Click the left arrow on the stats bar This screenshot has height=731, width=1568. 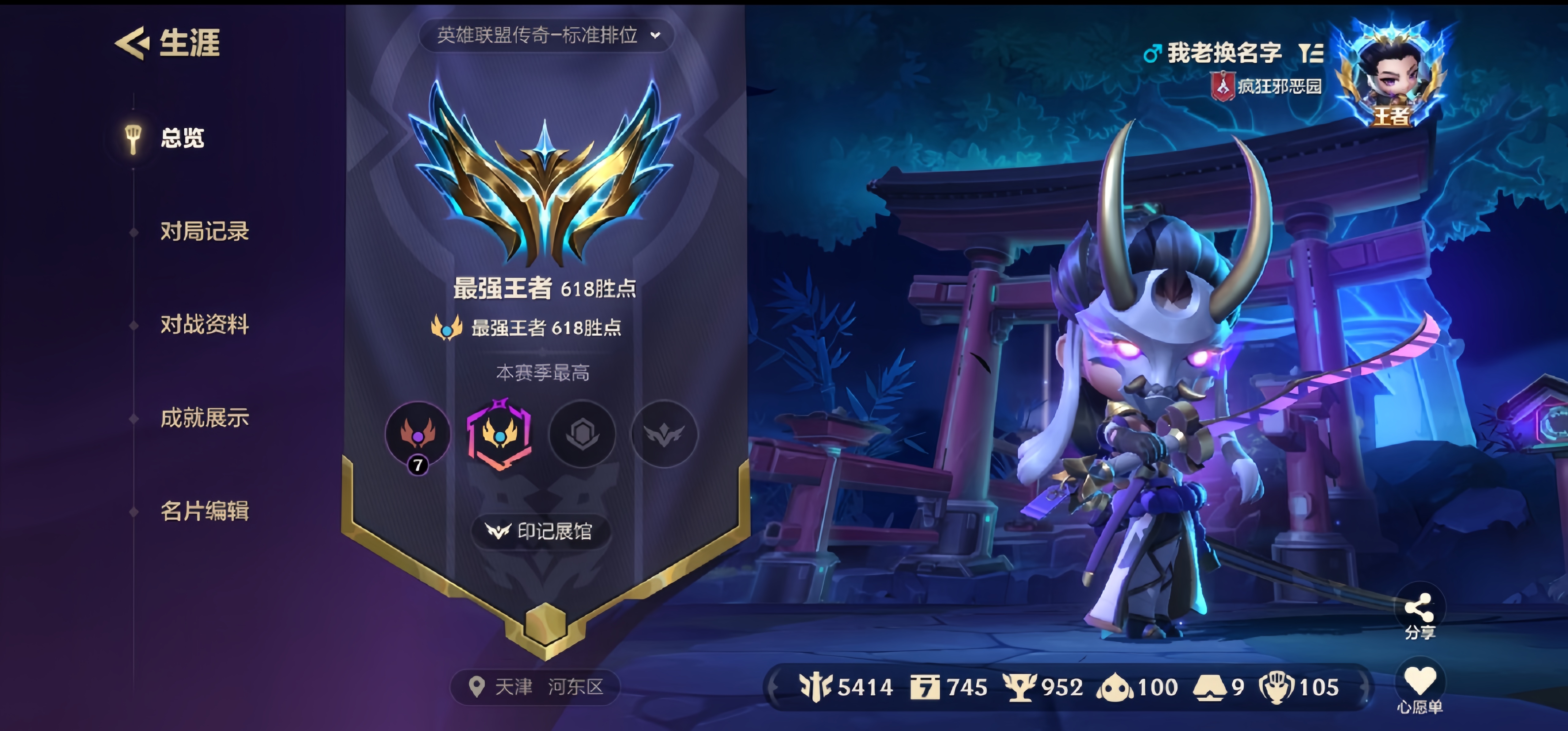click(774, 684)
